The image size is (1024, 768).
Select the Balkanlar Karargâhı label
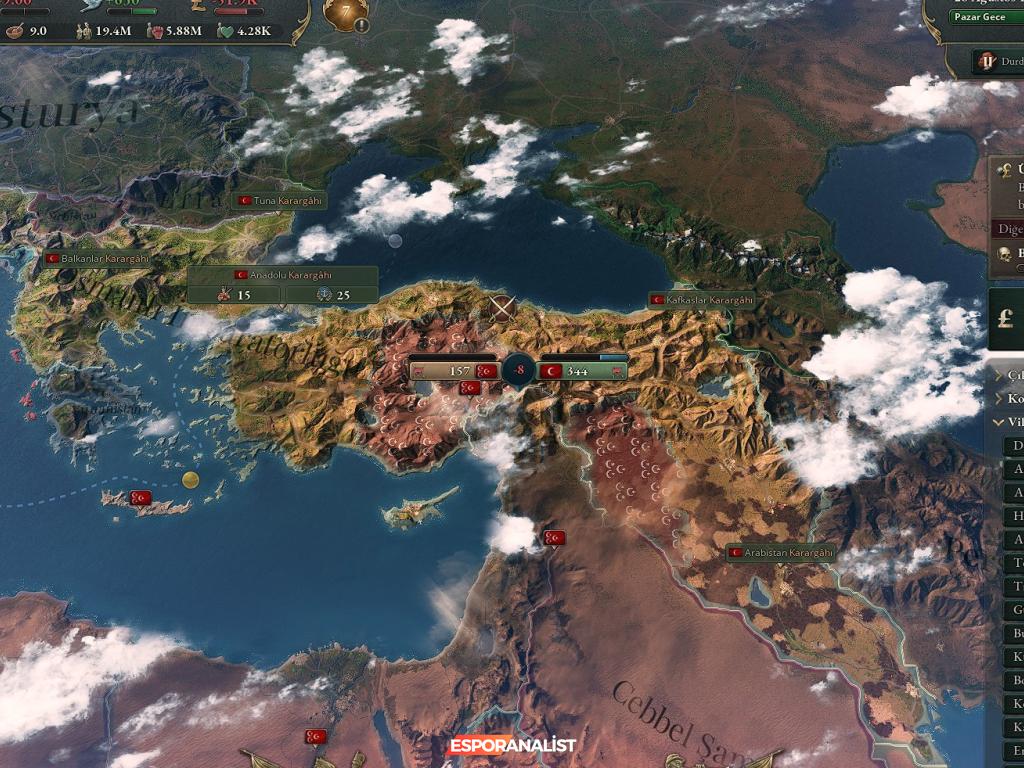[x=97, y=258]
